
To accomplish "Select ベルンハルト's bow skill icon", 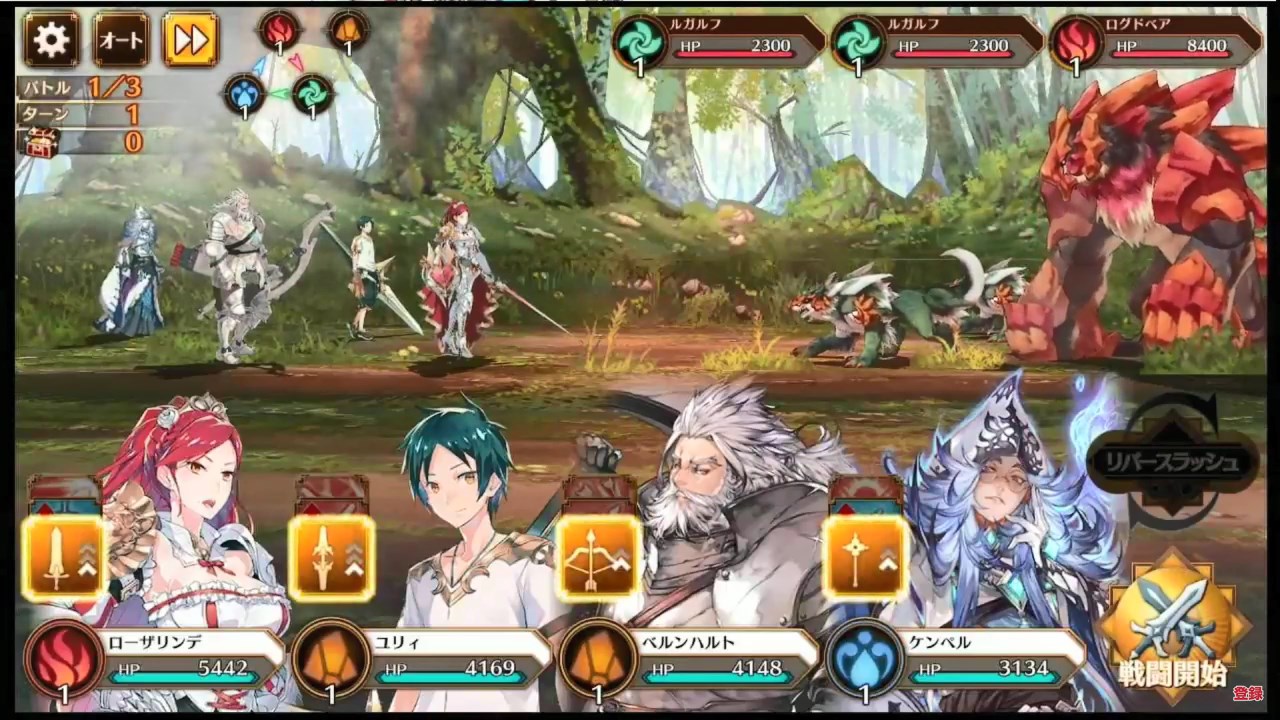I will (599, 558).
